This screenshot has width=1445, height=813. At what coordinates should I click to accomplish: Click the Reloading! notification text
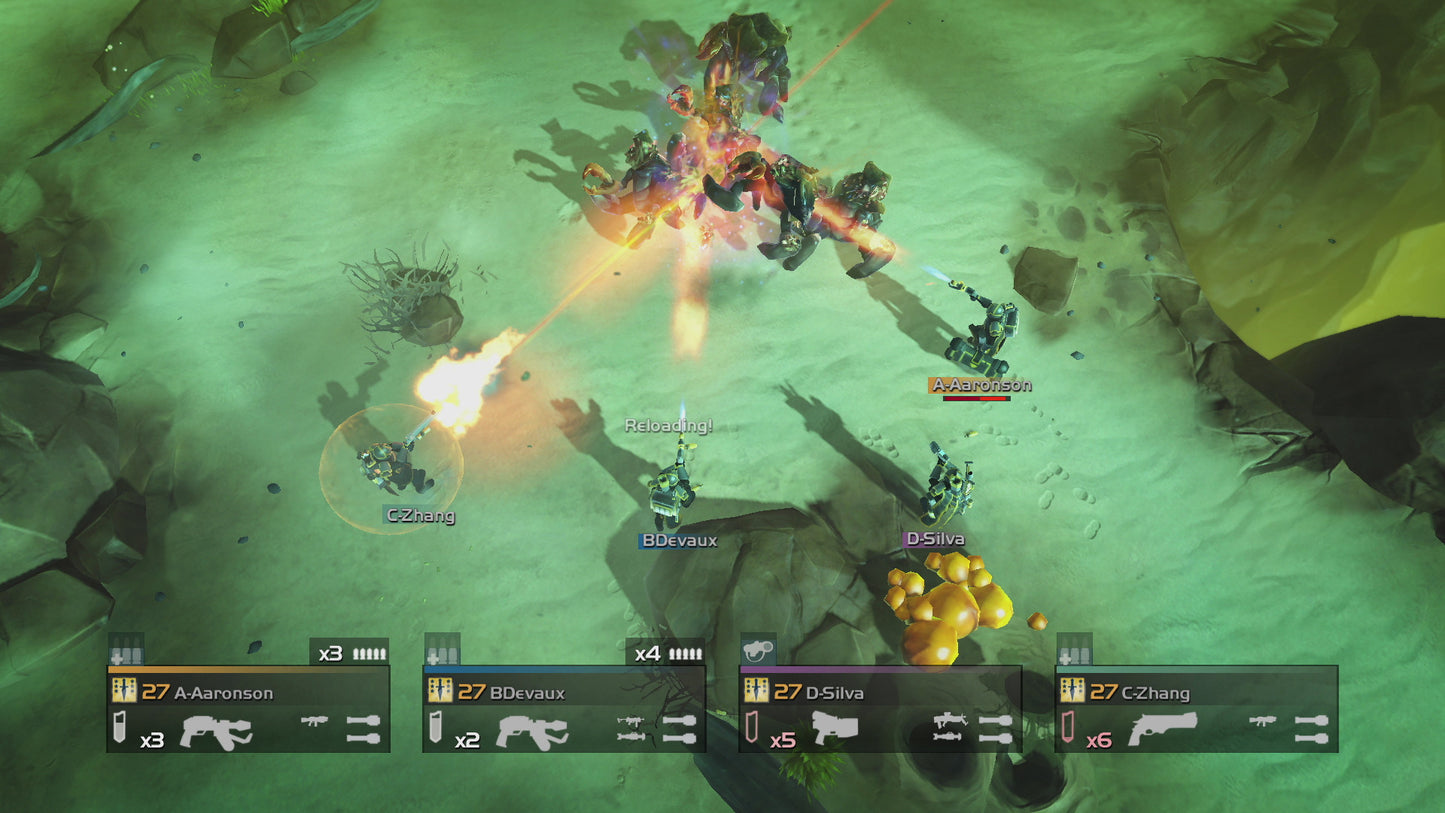coord(668,425)
